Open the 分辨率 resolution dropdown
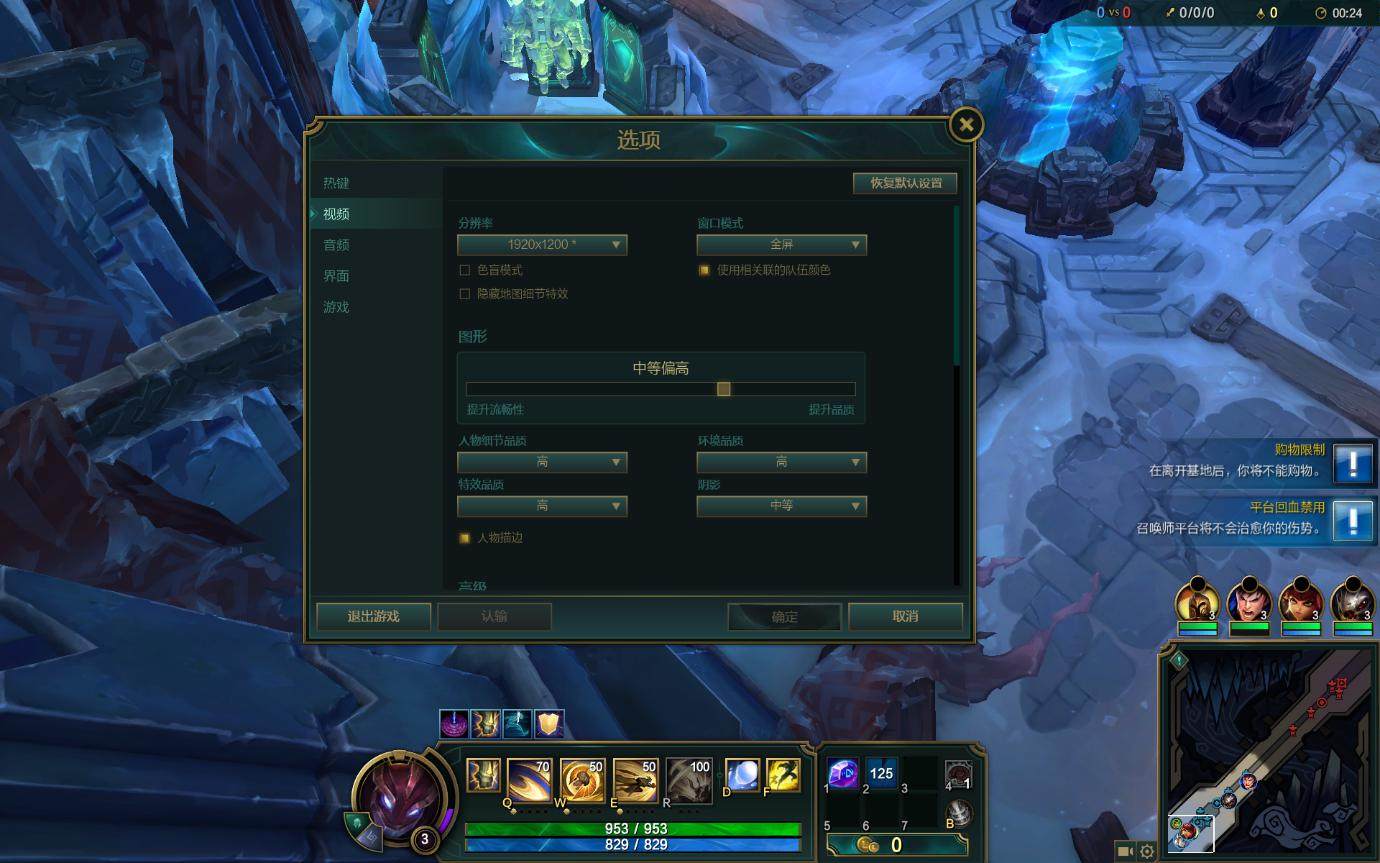The height and width of the screenshot is (863, 1380). pos(542,245)
